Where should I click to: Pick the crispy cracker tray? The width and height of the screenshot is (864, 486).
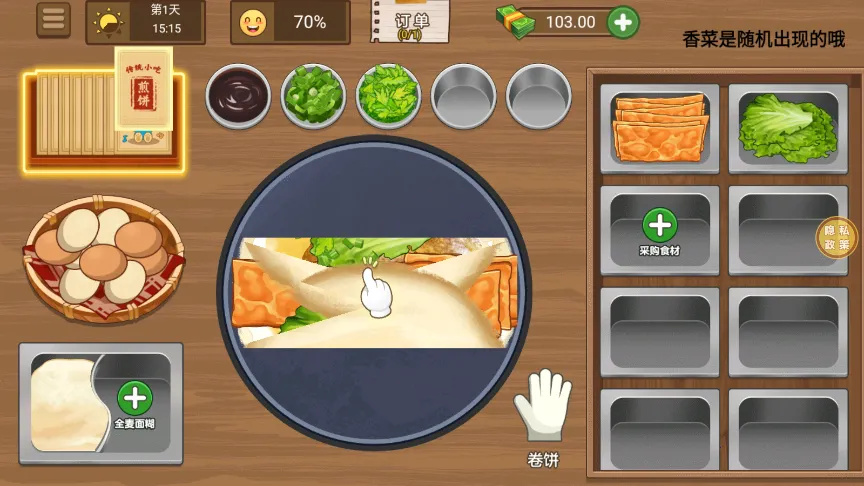660,128
